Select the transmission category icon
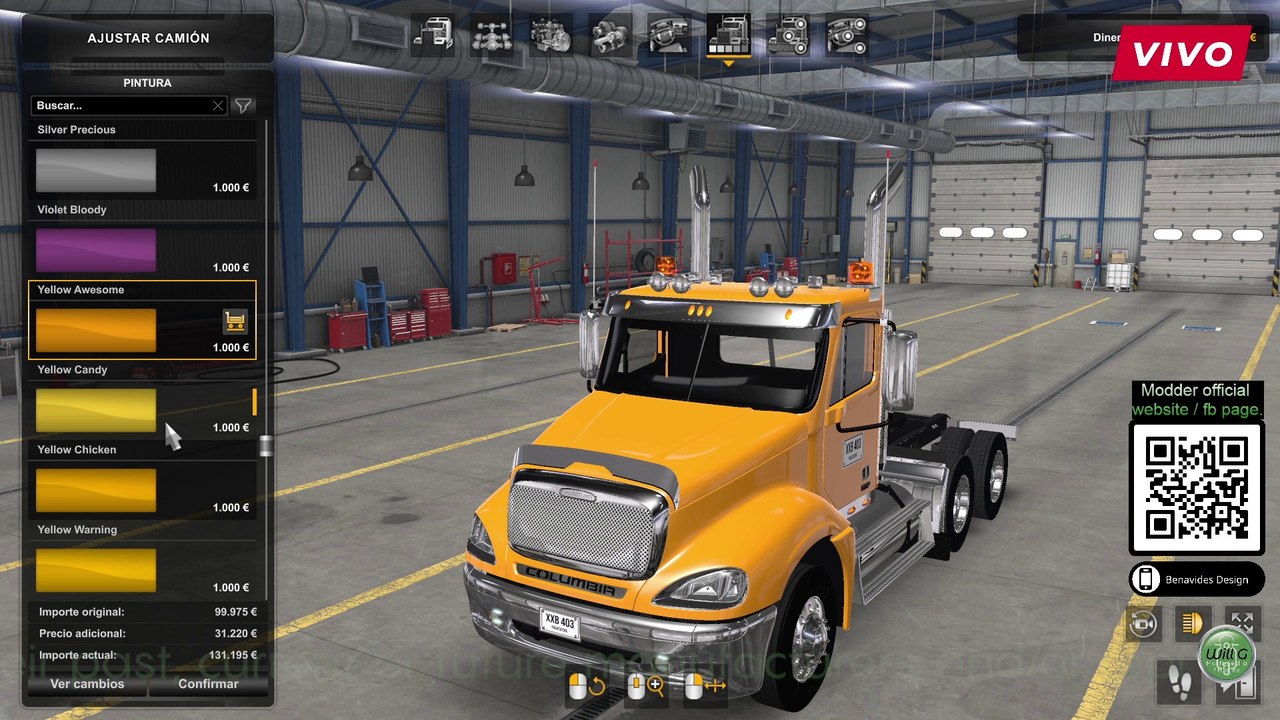Viewport: 1280px width, 720px height. (x=610, y=33)
